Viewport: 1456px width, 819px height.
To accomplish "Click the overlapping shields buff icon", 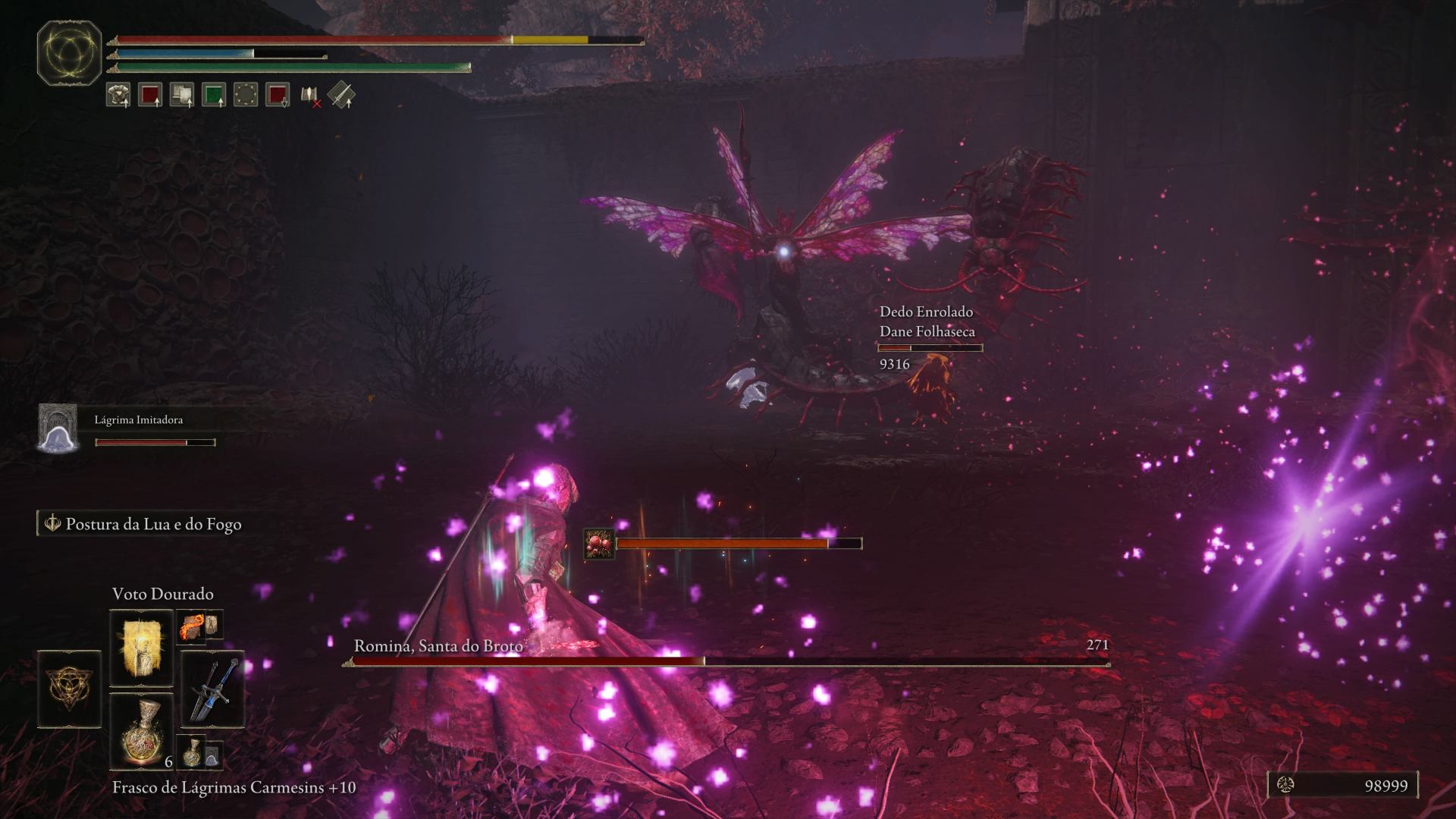I will click(182, 95).
